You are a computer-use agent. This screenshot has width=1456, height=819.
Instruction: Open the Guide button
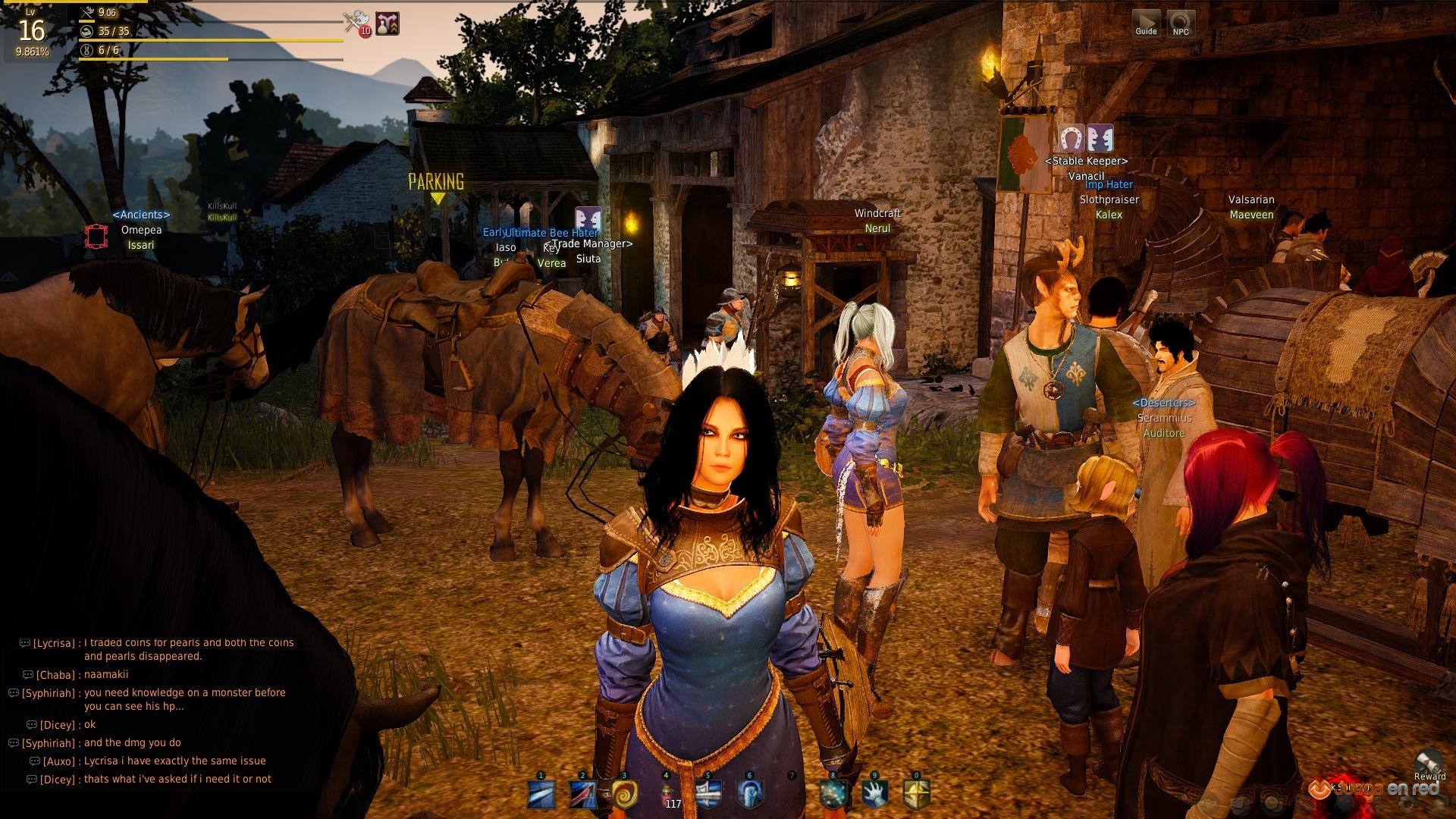tap(1146, 23)
